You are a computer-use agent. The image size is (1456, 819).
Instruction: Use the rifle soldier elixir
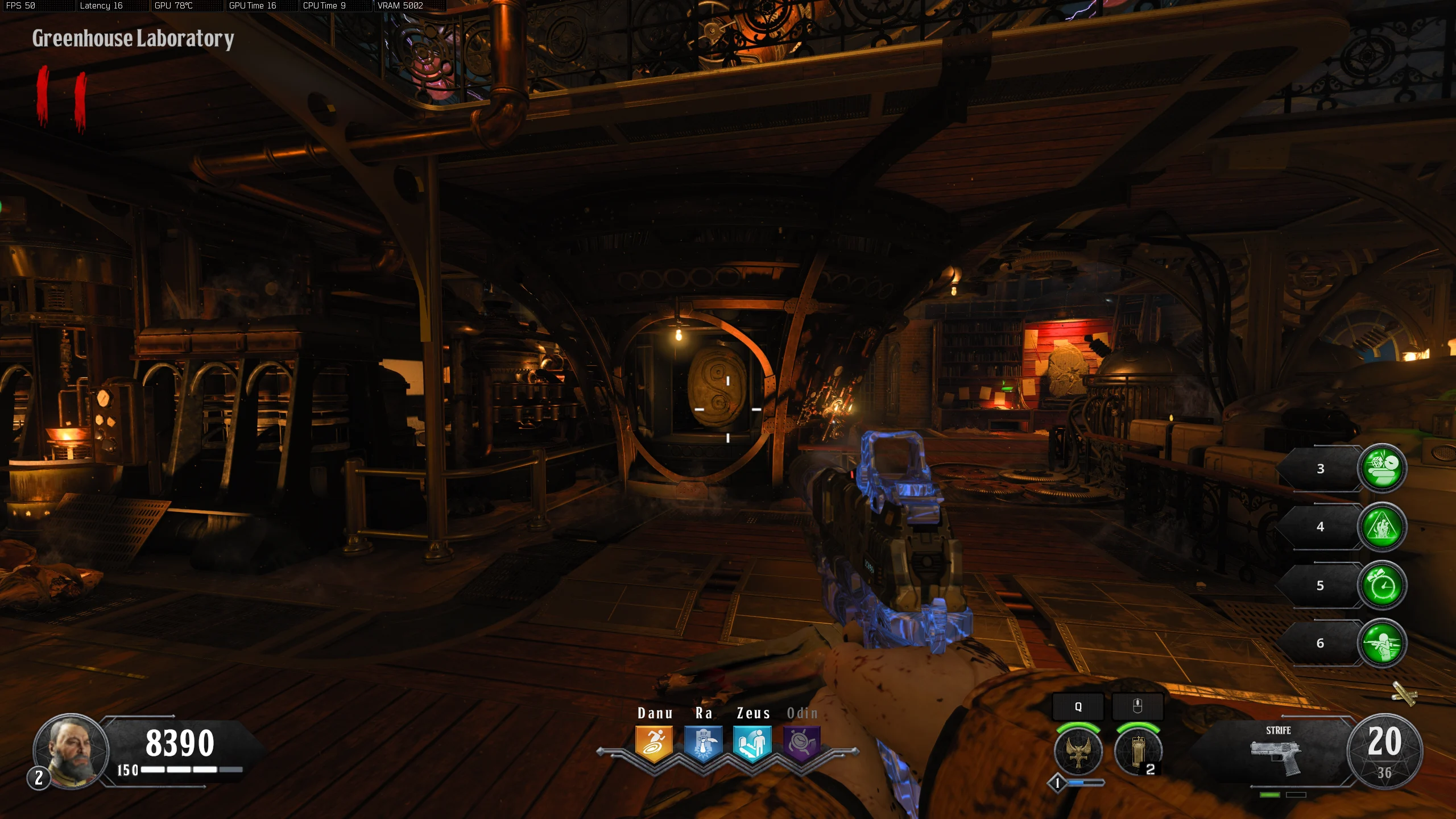click(1381, 643)
